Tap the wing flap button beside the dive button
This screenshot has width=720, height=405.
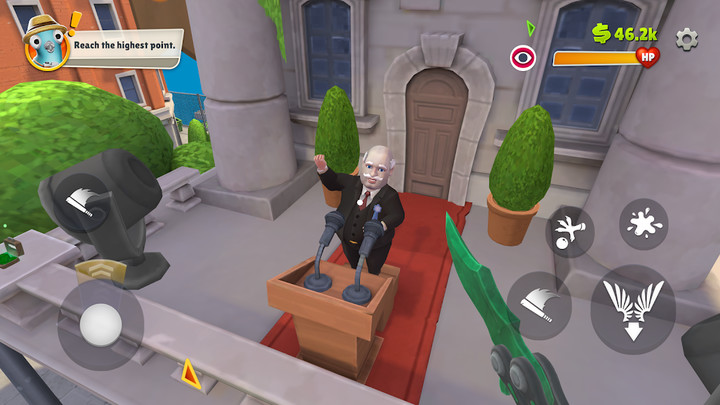538,305
